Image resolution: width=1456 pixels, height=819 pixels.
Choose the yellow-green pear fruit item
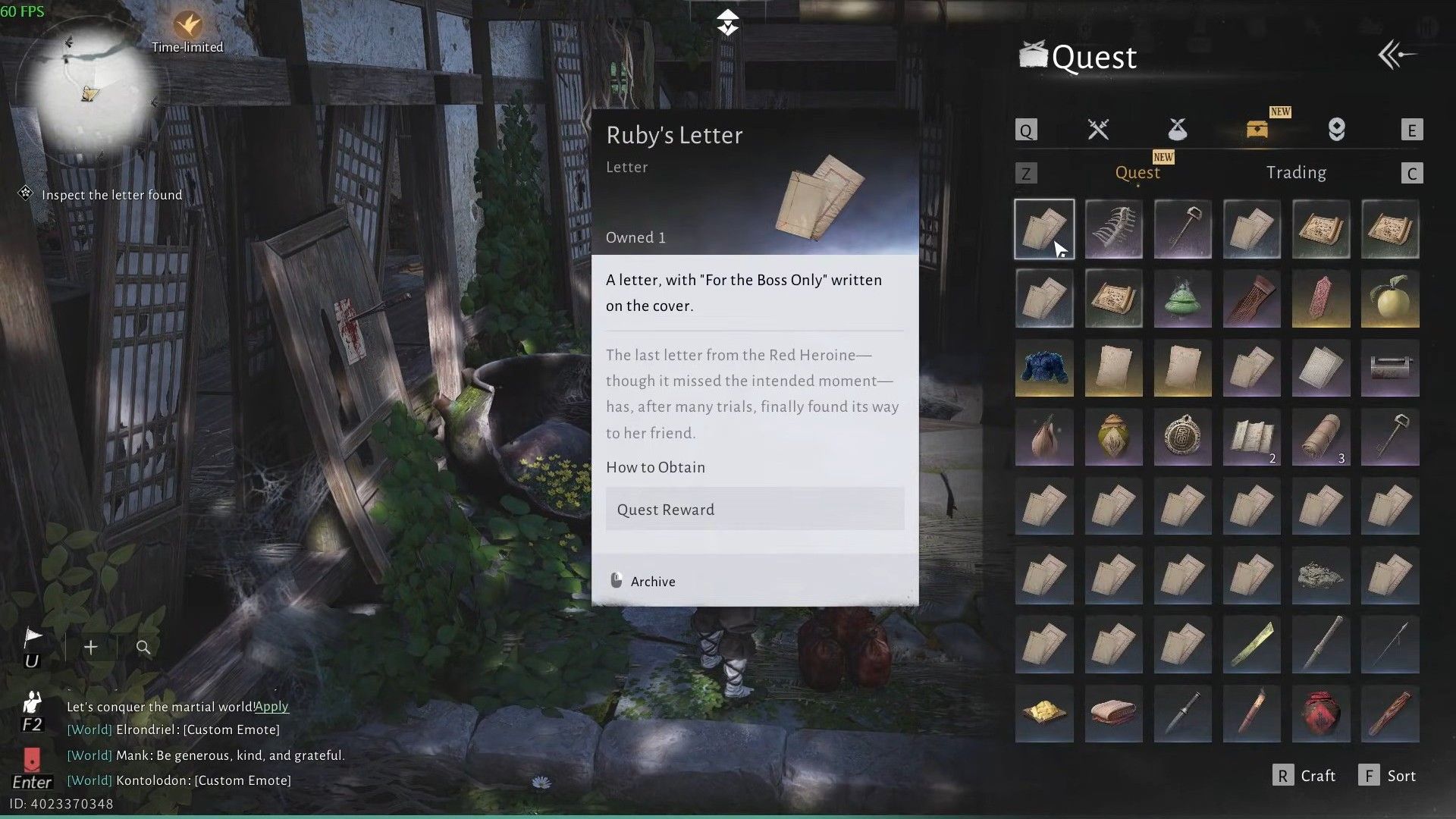tap(1390, 299)
